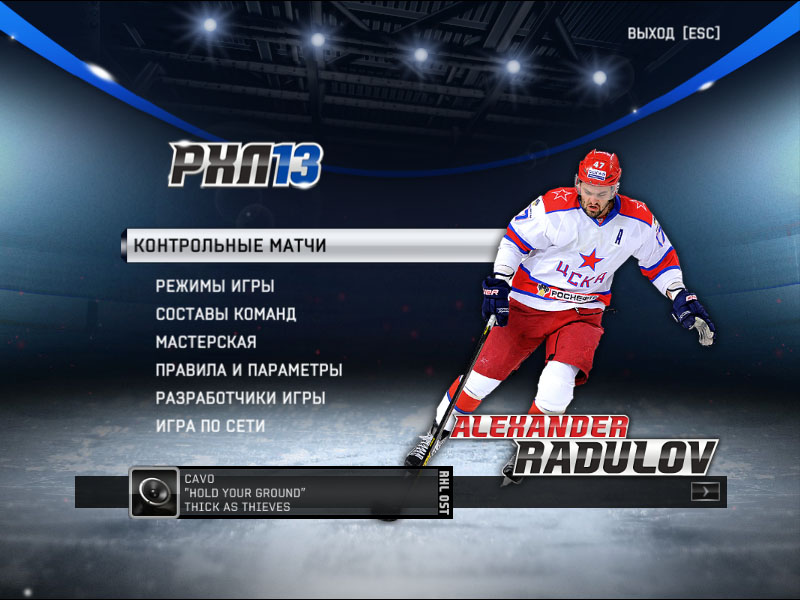Viewport: 800px width, 600px height.
Task: Open the Режимы игры menu
Action: [215, 286]
